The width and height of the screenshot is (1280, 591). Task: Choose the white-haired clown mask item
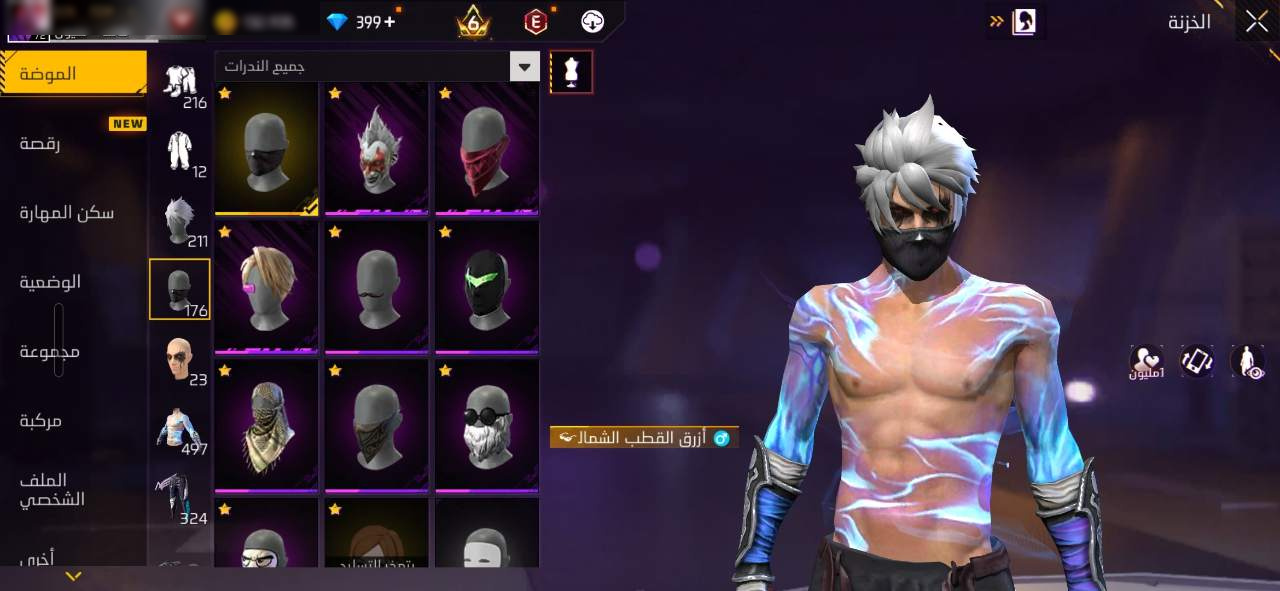377,148
